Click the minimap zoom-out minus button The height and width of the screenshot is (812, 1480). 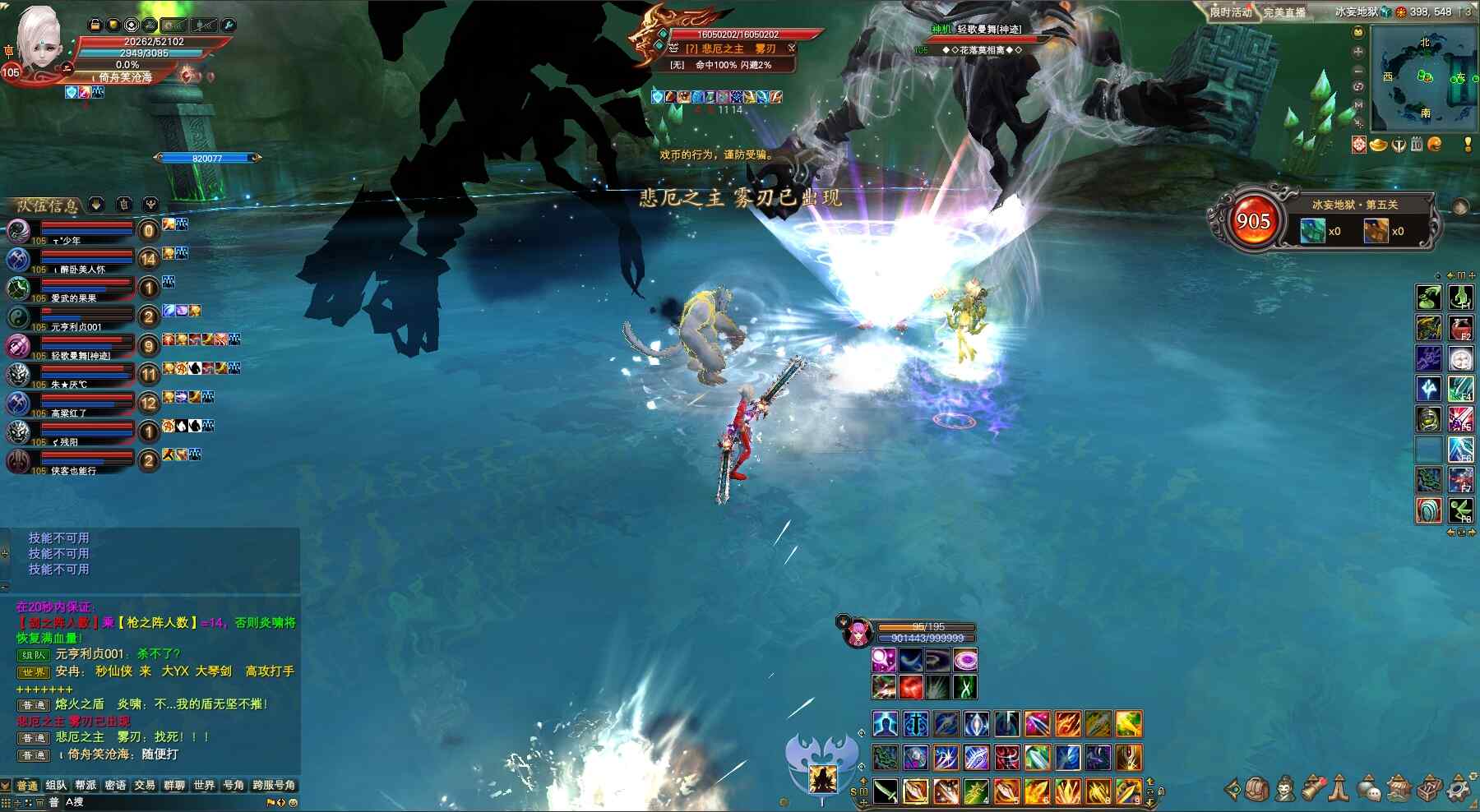tap(1358, 69)
